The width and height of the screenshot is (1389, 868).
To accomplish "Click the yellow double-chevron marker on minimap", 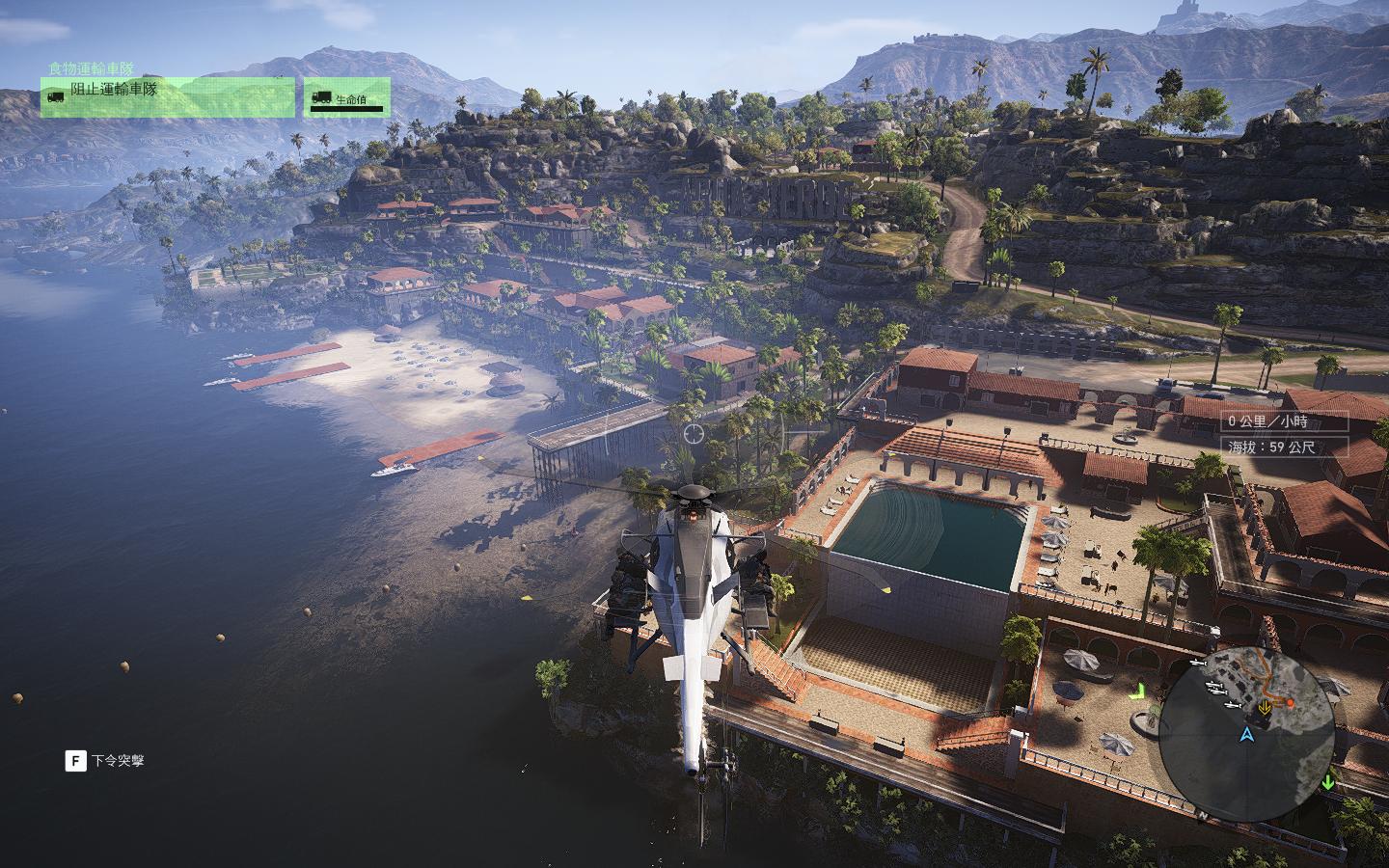I will point(1264,706).
